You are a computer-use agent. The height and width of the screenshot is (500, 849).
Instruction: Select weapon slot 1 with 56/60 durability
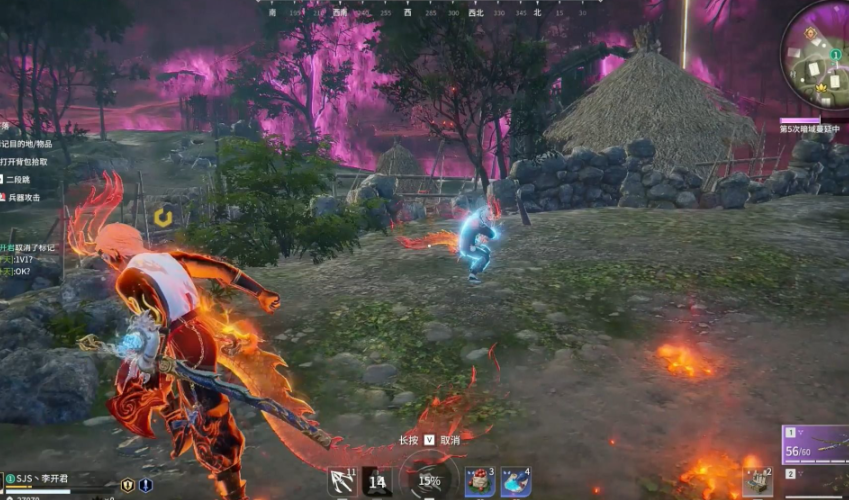[816, 445]
